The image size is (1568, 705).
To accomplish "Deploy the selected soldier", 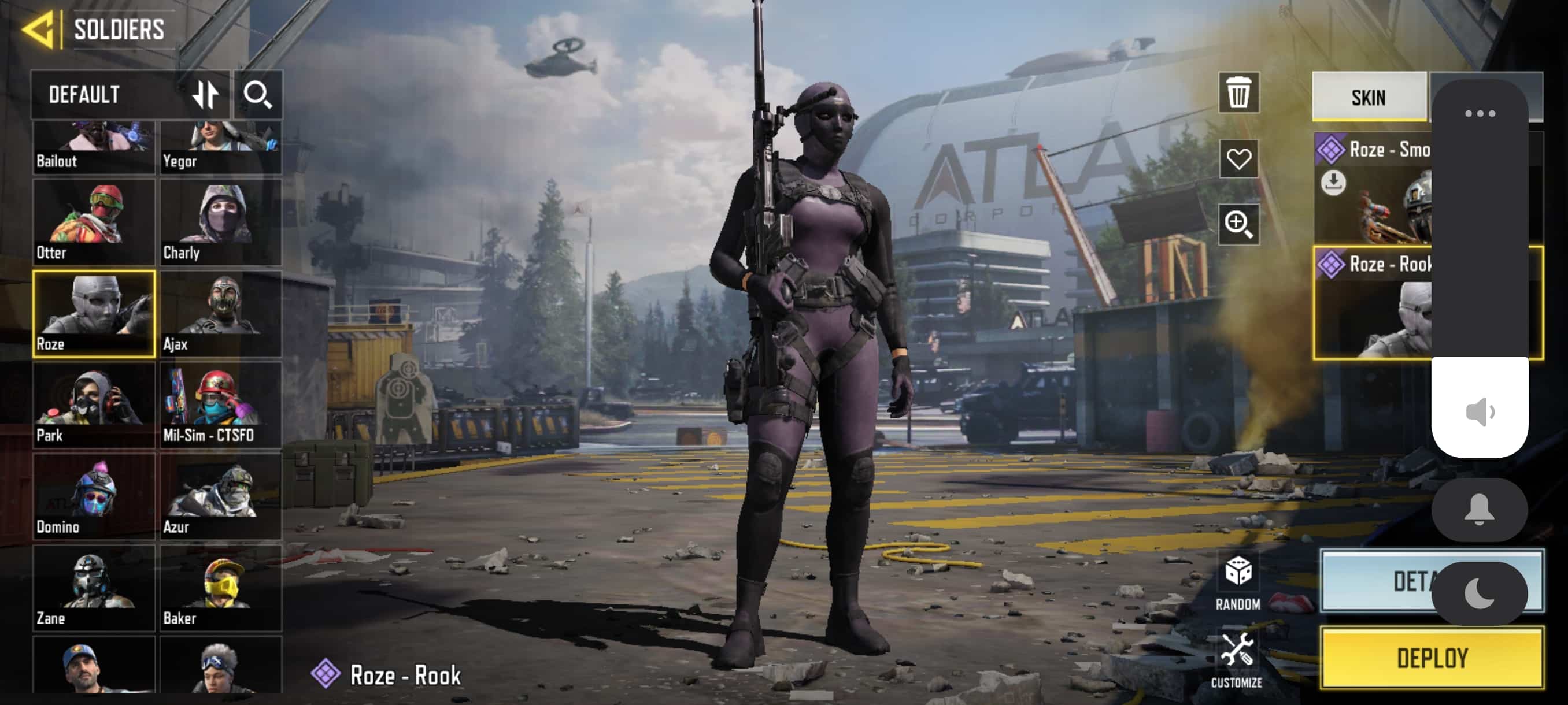I will point(1431,658).
